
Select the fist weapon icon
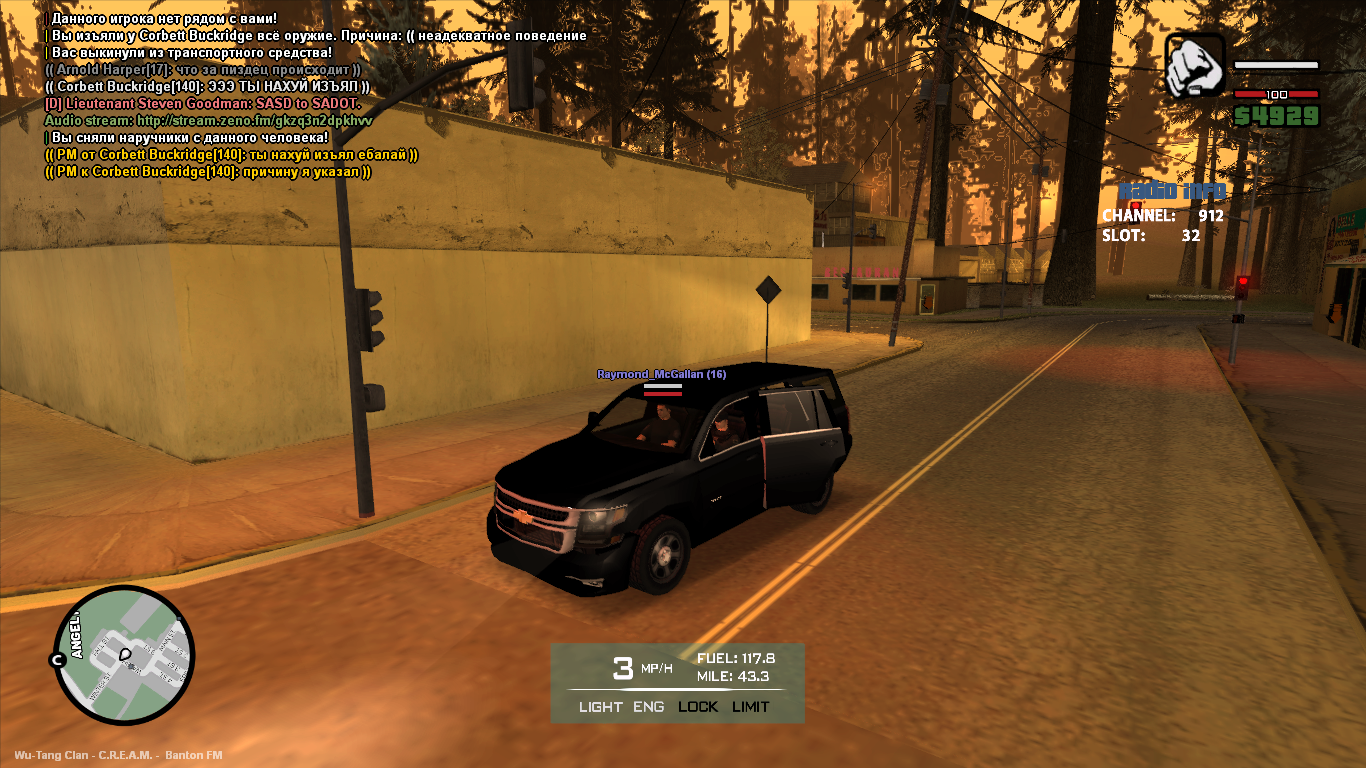[x=1195, y=66]
